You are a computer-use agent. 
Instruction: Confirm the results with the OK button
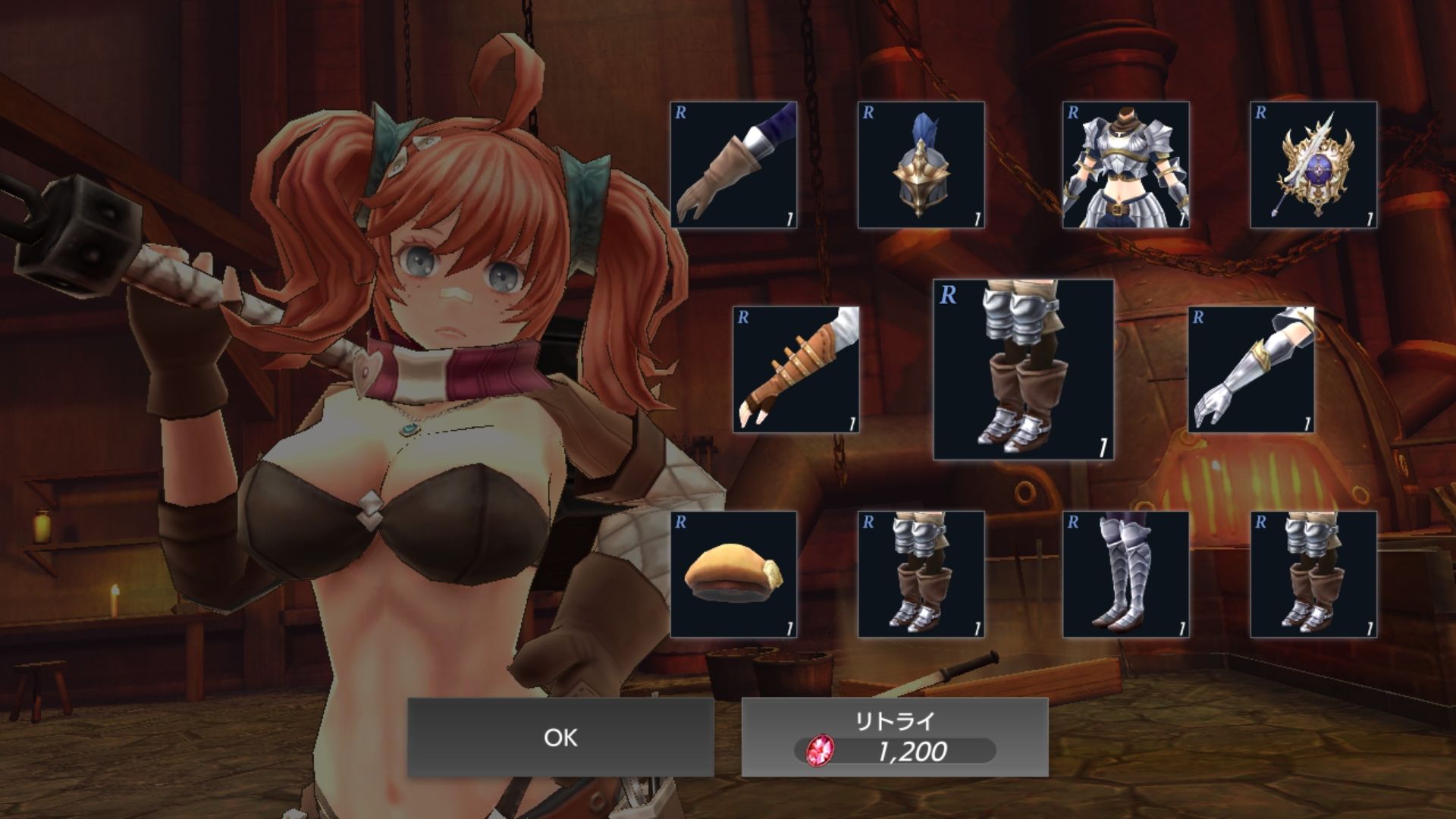(560, 737)
